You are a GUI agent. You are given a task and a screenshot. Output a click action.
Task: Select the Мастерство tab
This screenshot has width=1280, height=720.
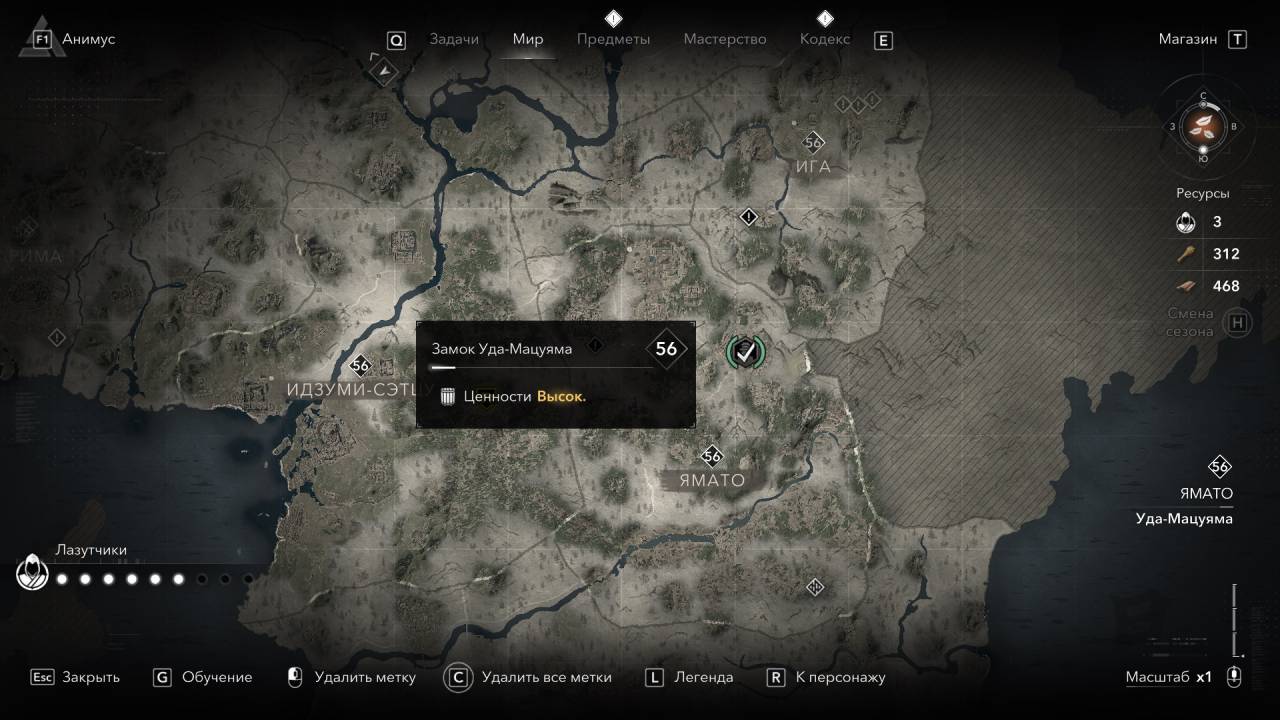725,39
